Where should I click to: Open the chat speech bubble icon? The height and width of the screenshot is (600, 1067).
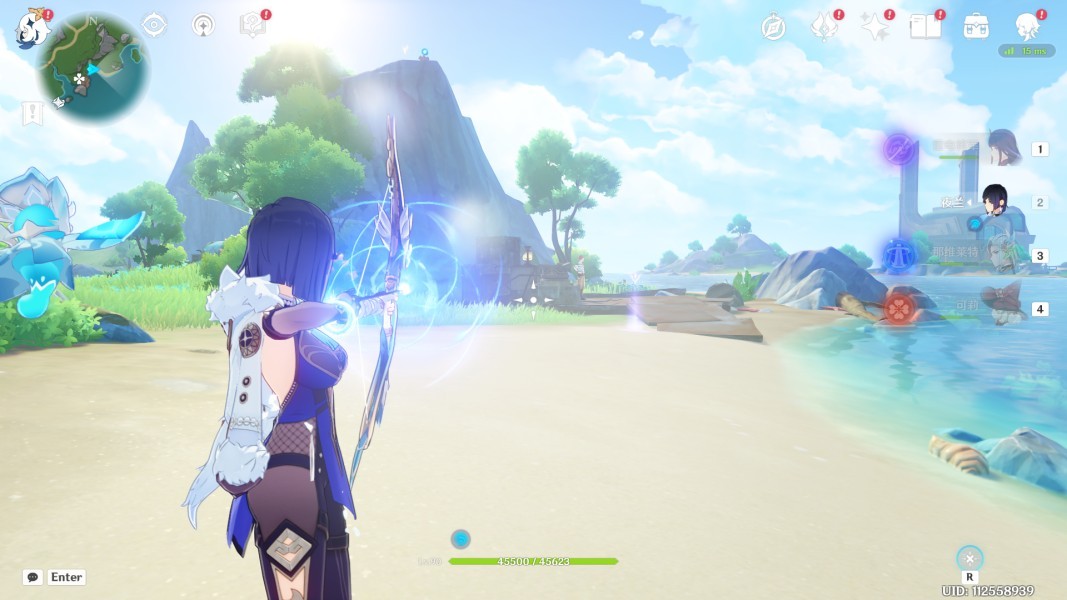(33, 577)
